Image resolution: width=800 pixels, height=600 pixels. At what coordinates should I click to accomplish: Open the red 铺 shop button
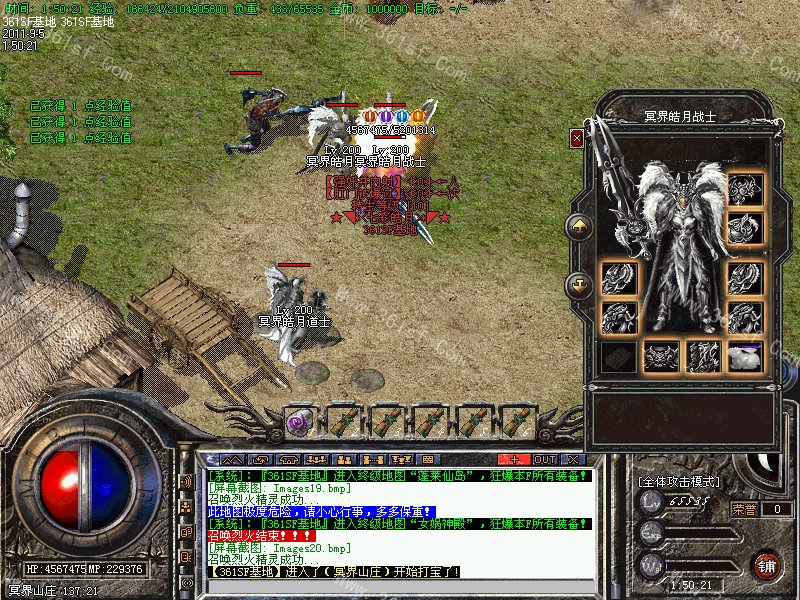click(x=767, y=564)
